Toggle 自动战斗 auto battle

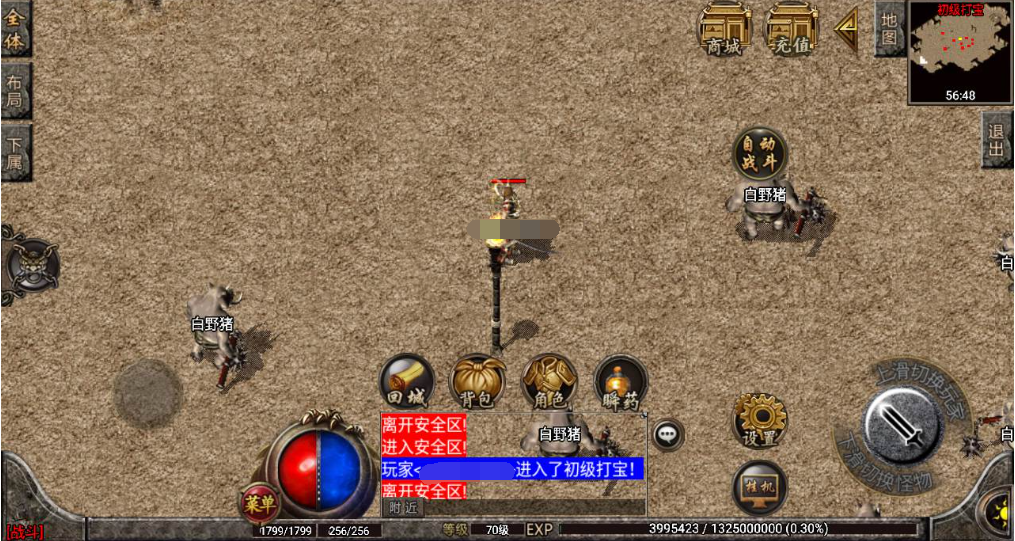coord(760,153)
